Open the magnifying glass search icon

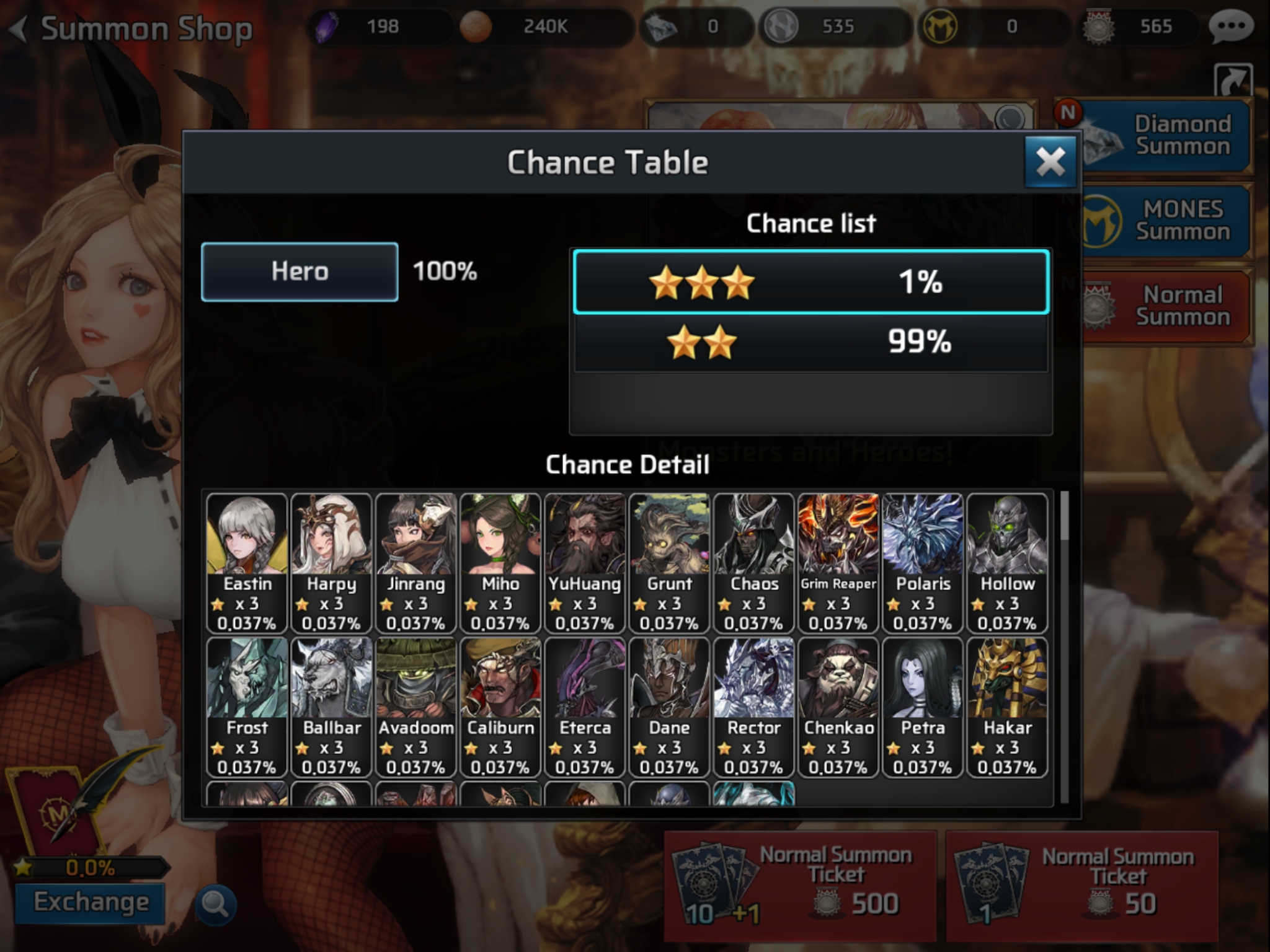[215, 905]
